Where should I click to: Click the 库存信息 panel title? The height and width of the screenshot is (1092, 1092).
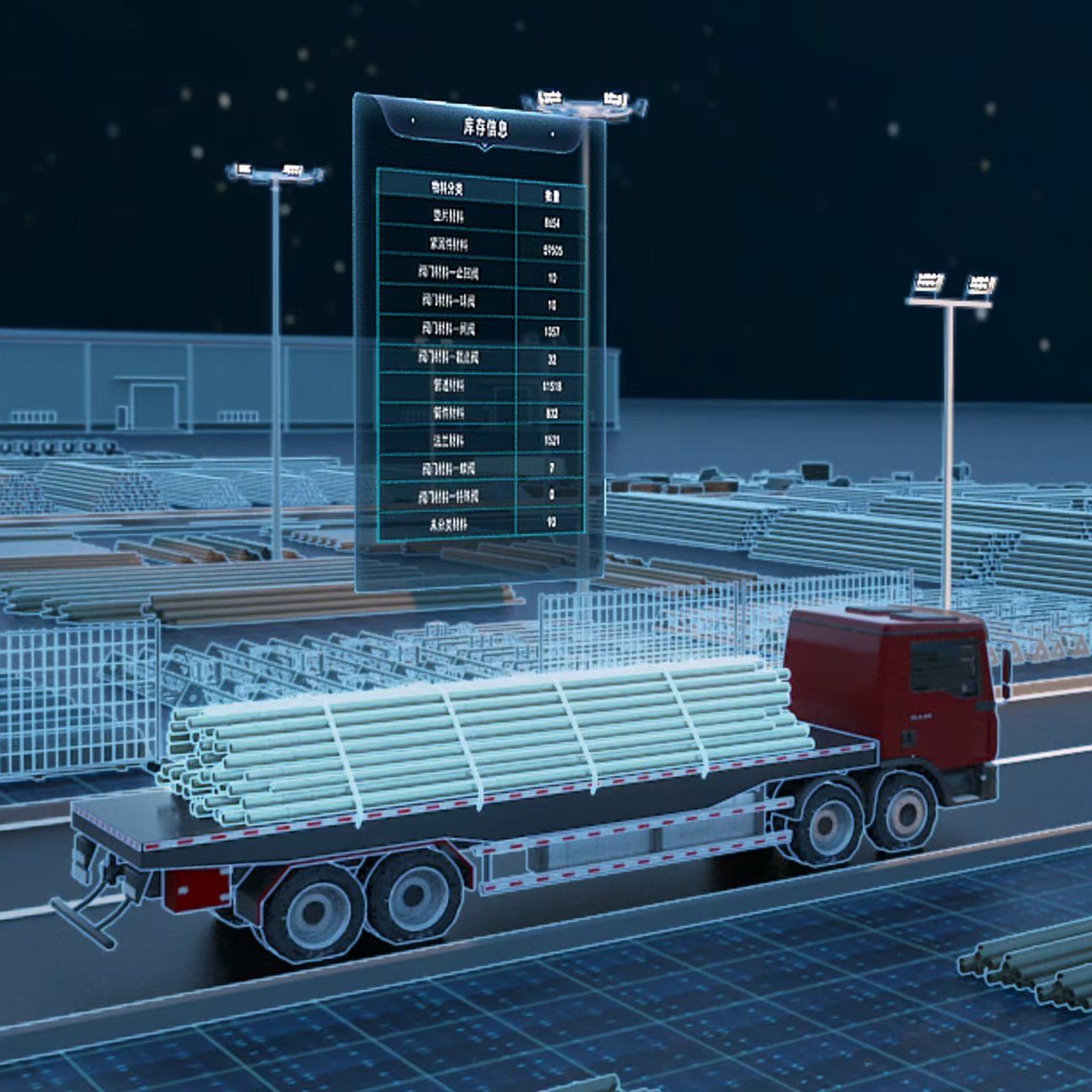coord(485,127)
